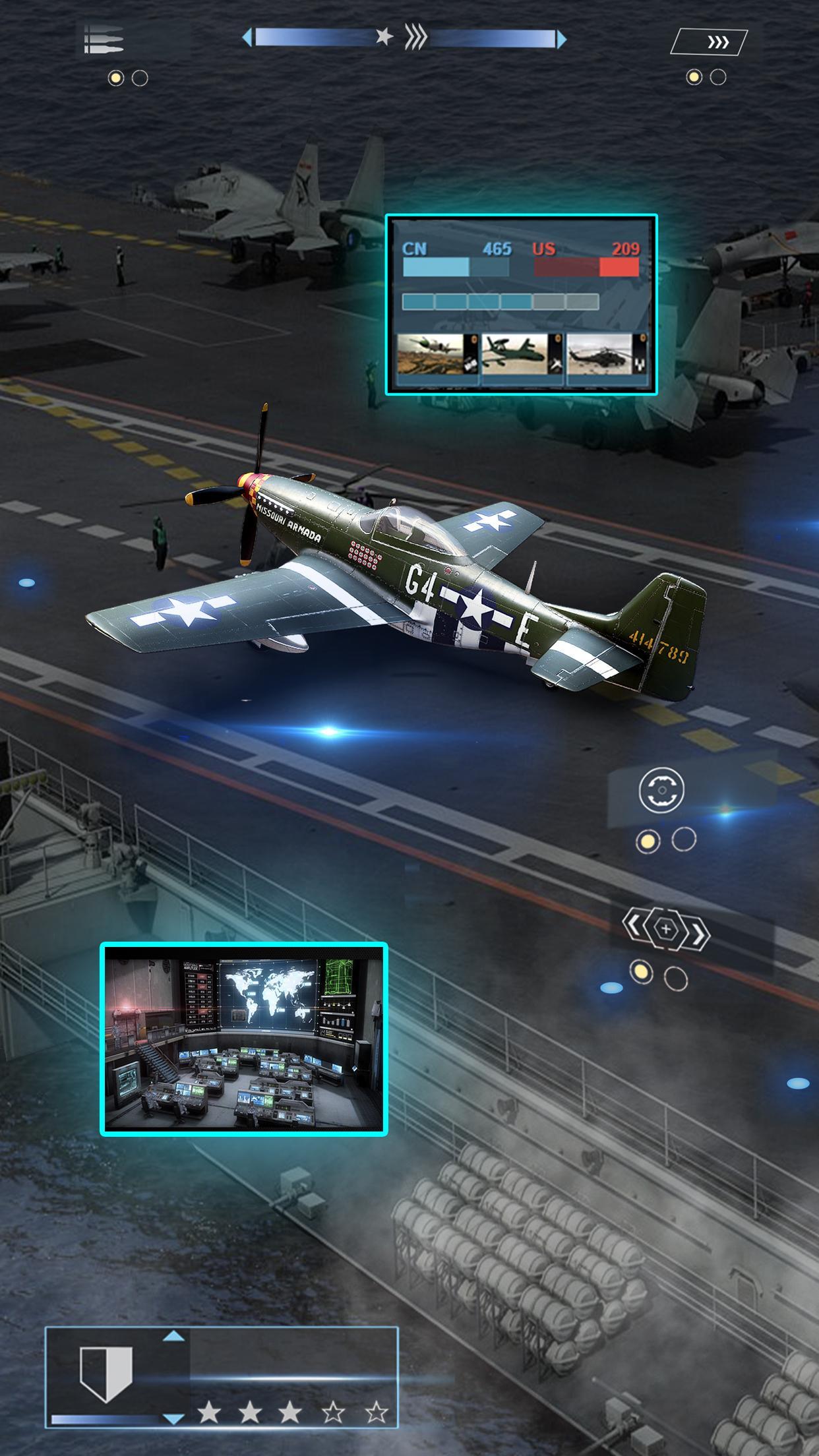The height and width of the screenshot is (1456, 819).
Task: Activate the circular rotate arrows icon
Action: click(661, 789)
